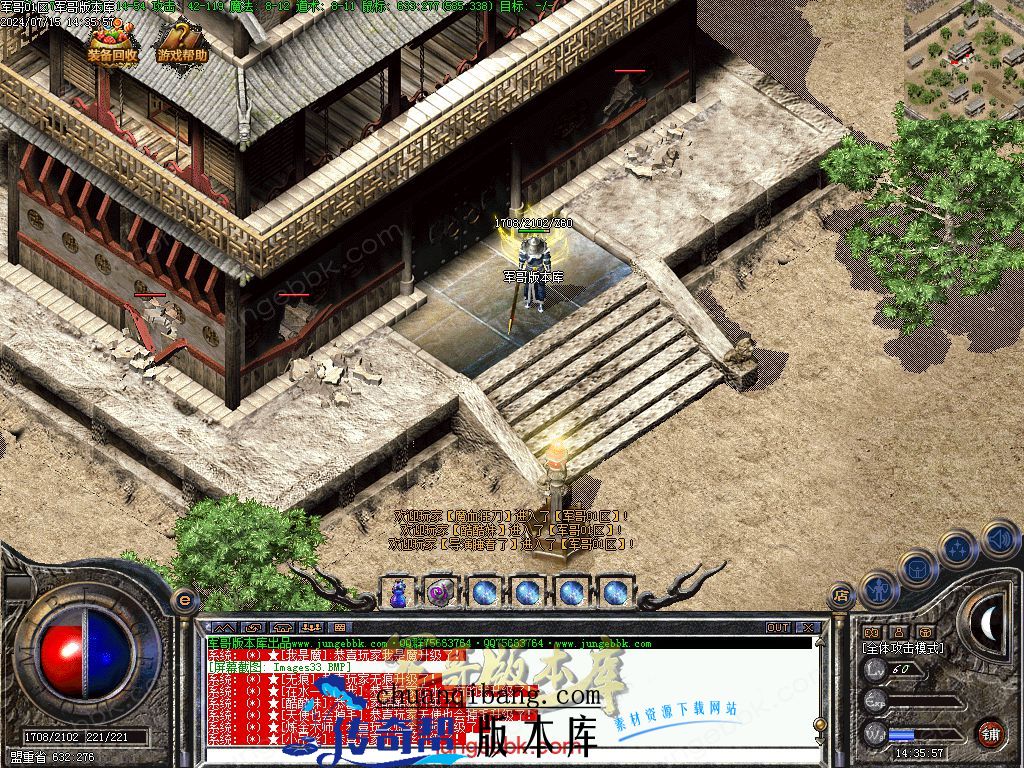This screenshot has height=768, width=1024.
Task: Change the 全体攻击模式 attack mode label
Action: [x=903, y=648]
